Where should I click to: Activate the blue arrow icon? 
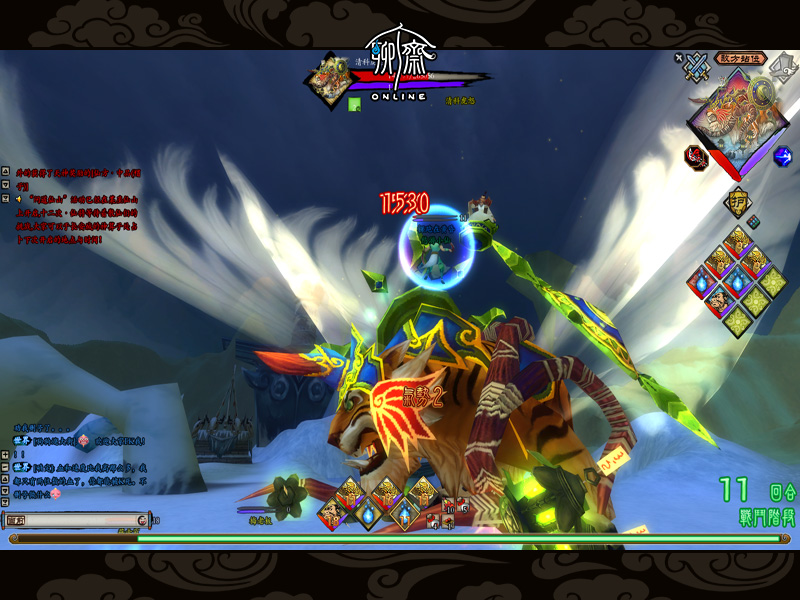pyautogui.click(x=783, y=156)
